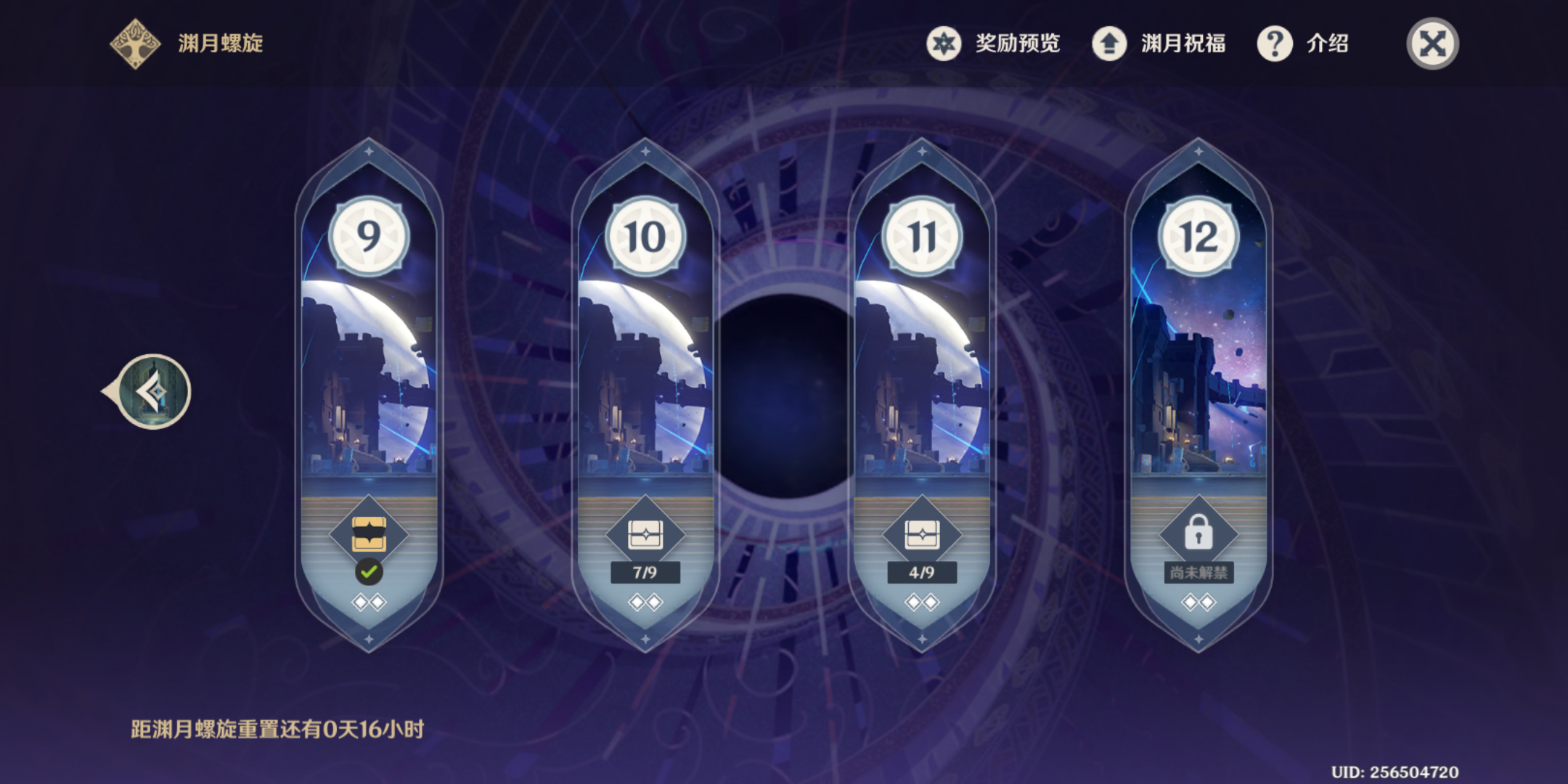Click the 7/9 star progress badge
Image resolution: width=1568 pixels, height=784 pixels.
tap(646, 573)
